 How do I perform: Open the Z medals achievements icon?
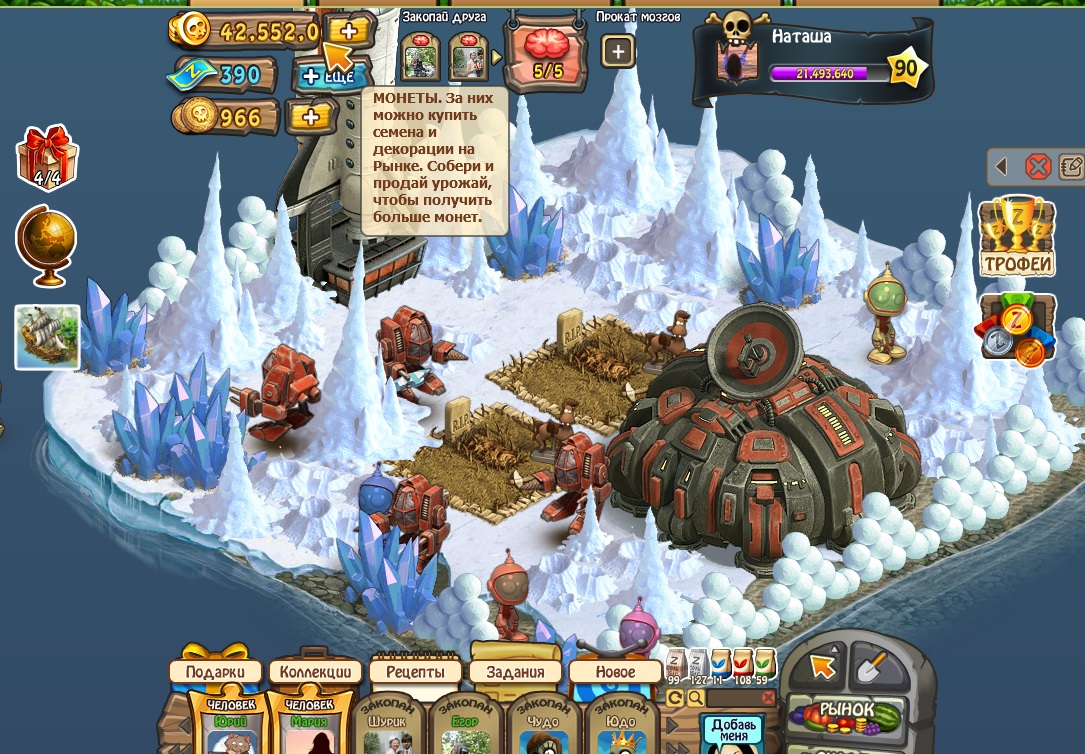(1016, 329)
